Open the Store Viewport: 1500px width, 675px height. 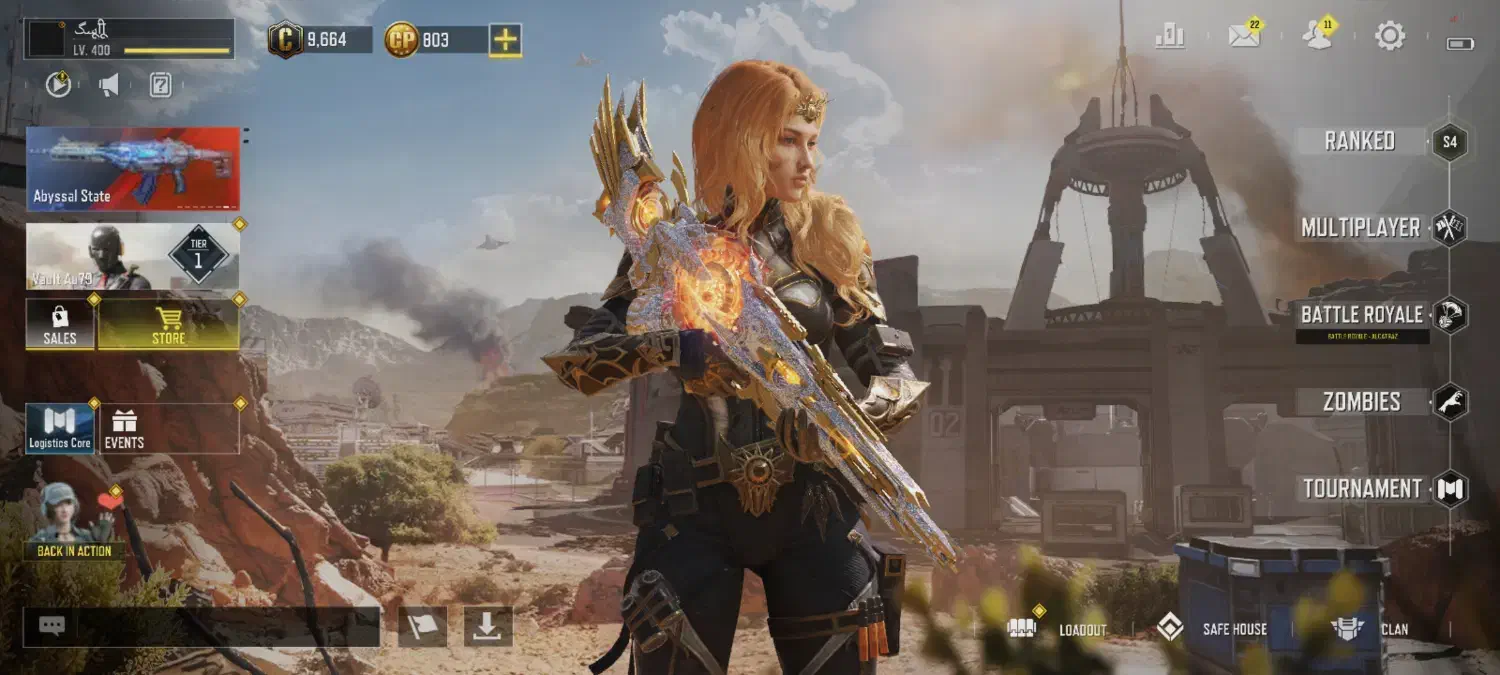click(168, 325)
